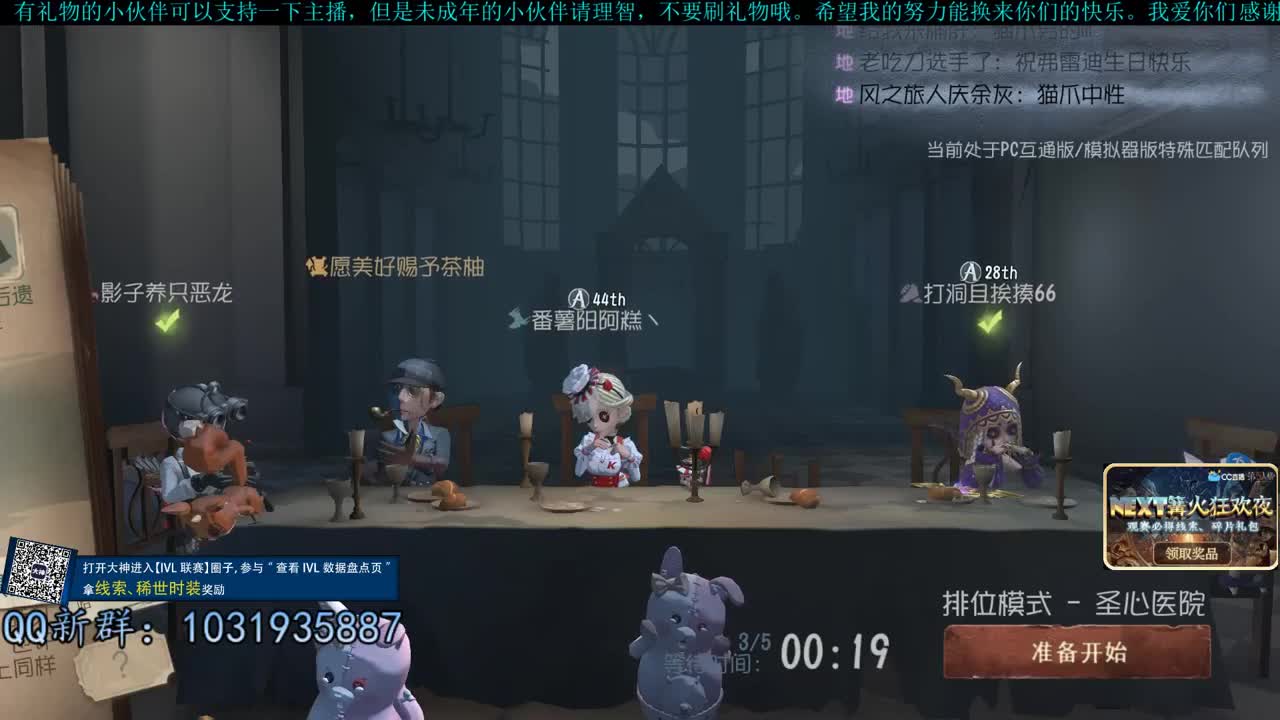Click the CC直播 logo on the event banner
The width and height of the screenshot is (1280, 720).
pyautogui.click(x=1216, y=477)
